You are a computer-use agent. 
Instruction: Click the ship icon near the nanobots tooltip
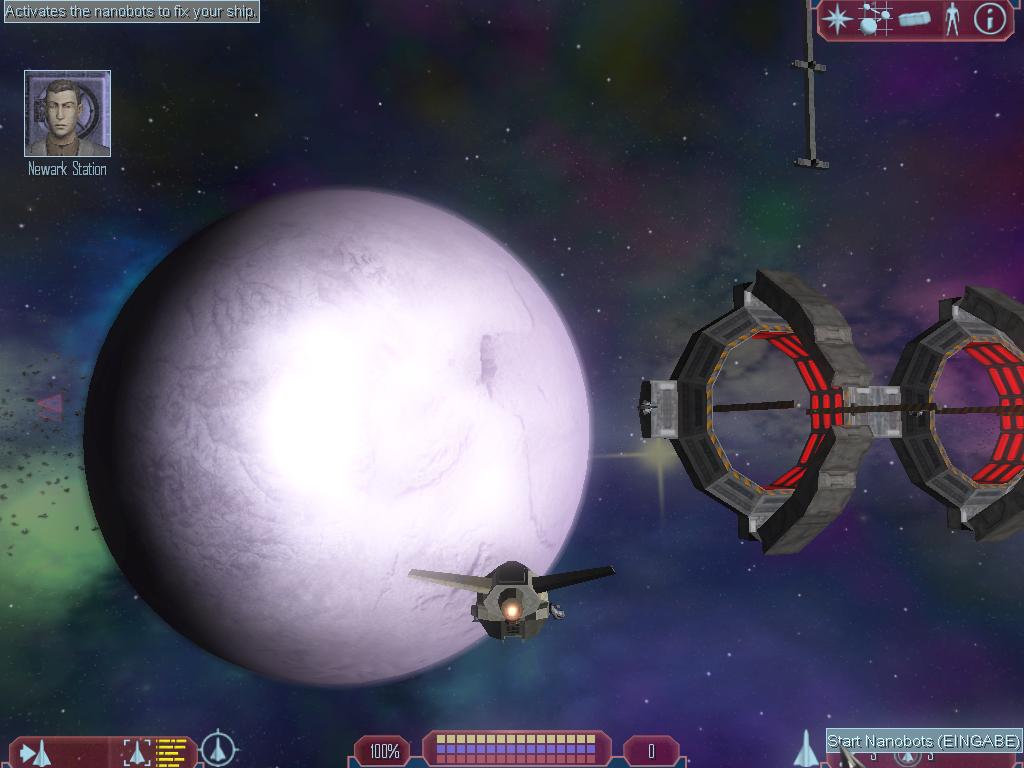(x=806, y=749)
